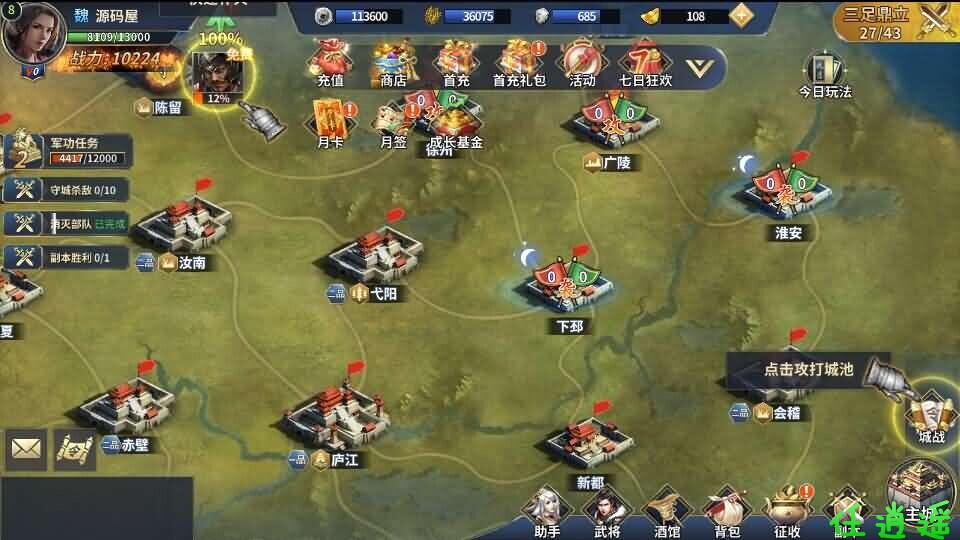Screen dimensions: 960x540
Task: Open the 充值 recharge menu
Action: (x=330, y=62)
